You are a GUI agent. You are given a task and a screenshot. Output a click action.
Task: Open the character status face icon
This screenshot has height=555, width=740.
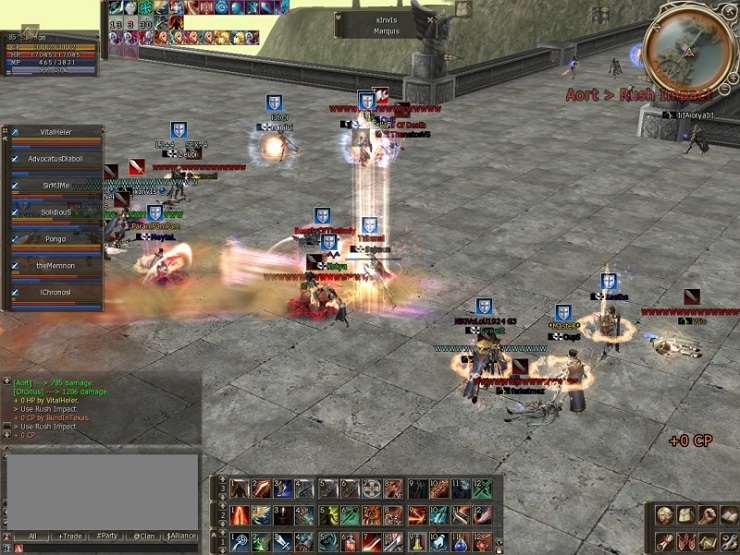click(x=663, y=515)
